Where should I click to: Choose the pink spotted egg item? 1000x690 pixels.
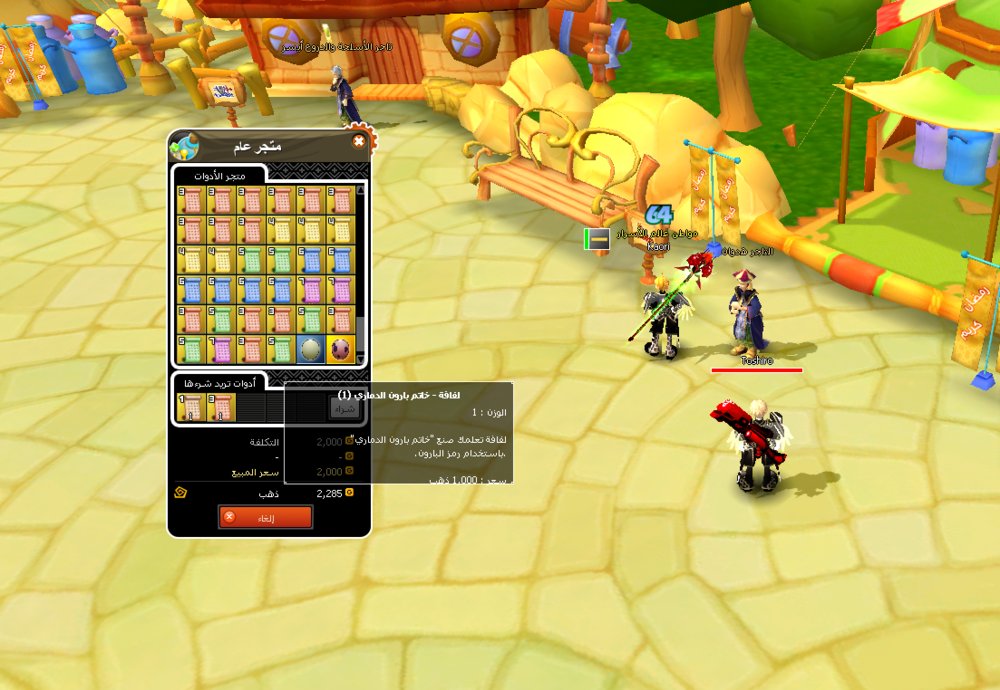click(341, 349)
